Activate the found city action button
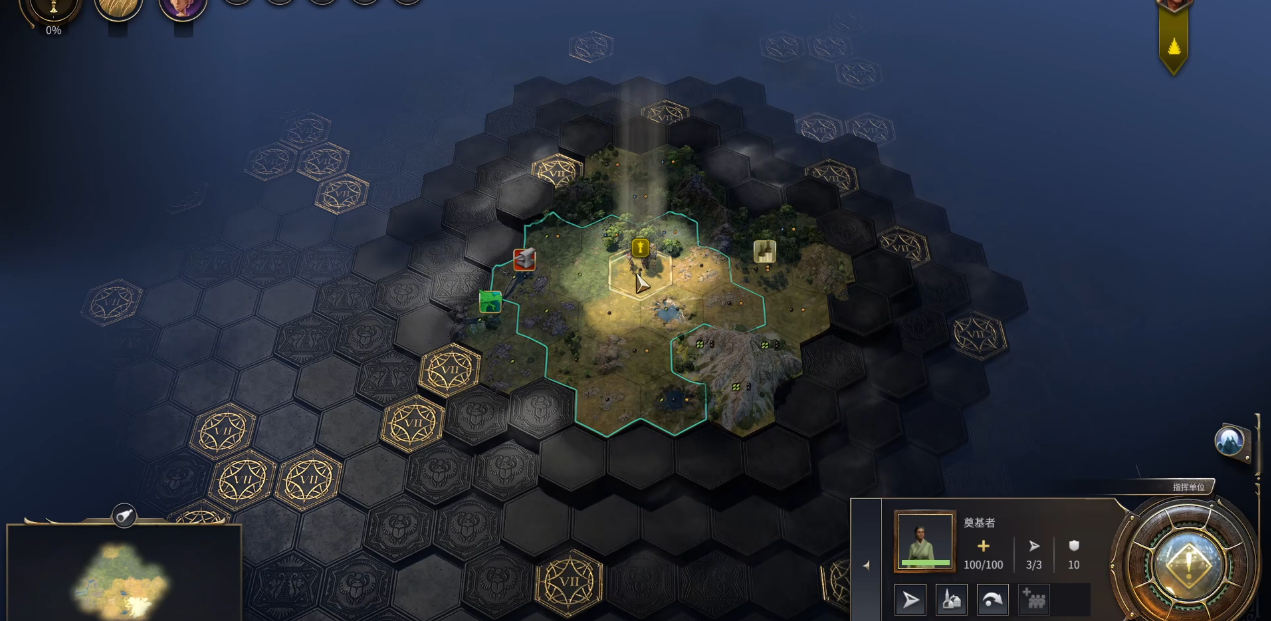 pos(952,599)
